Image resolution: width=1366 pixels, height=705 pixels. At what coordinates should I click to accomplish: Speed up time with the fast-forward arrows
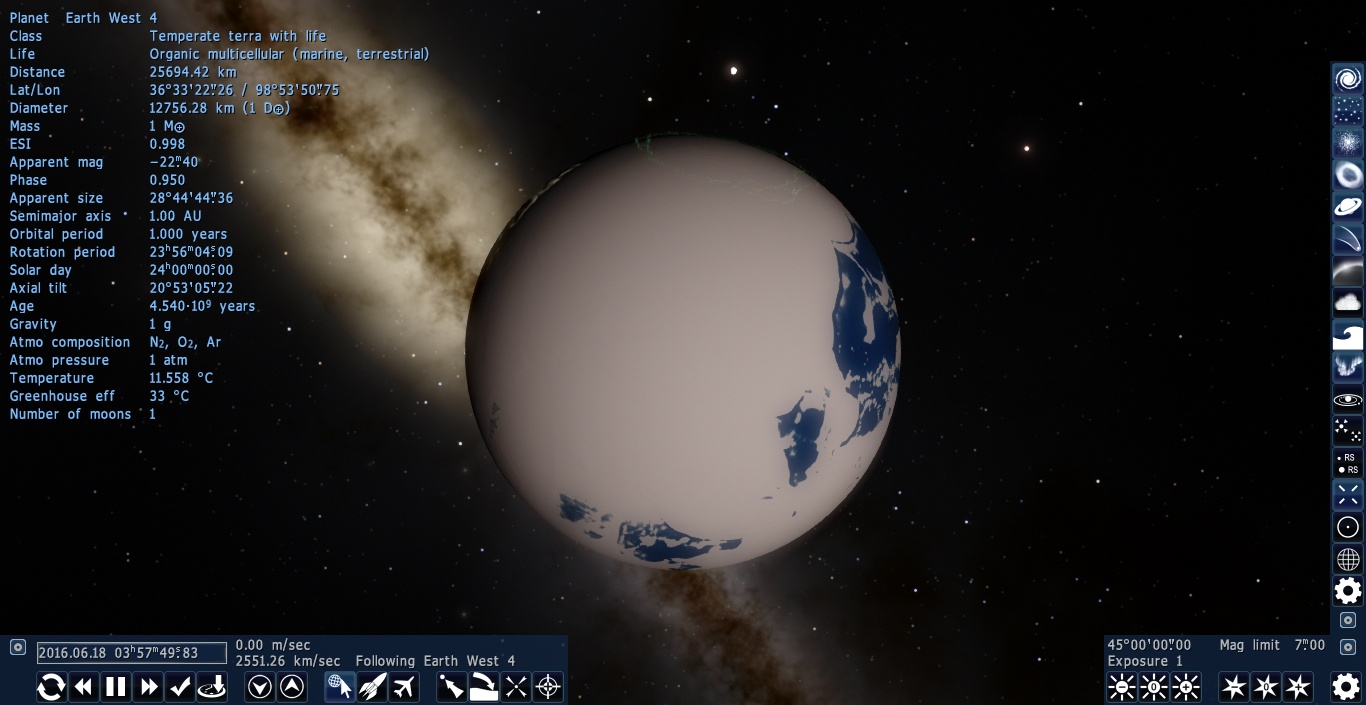click(148, 687)
